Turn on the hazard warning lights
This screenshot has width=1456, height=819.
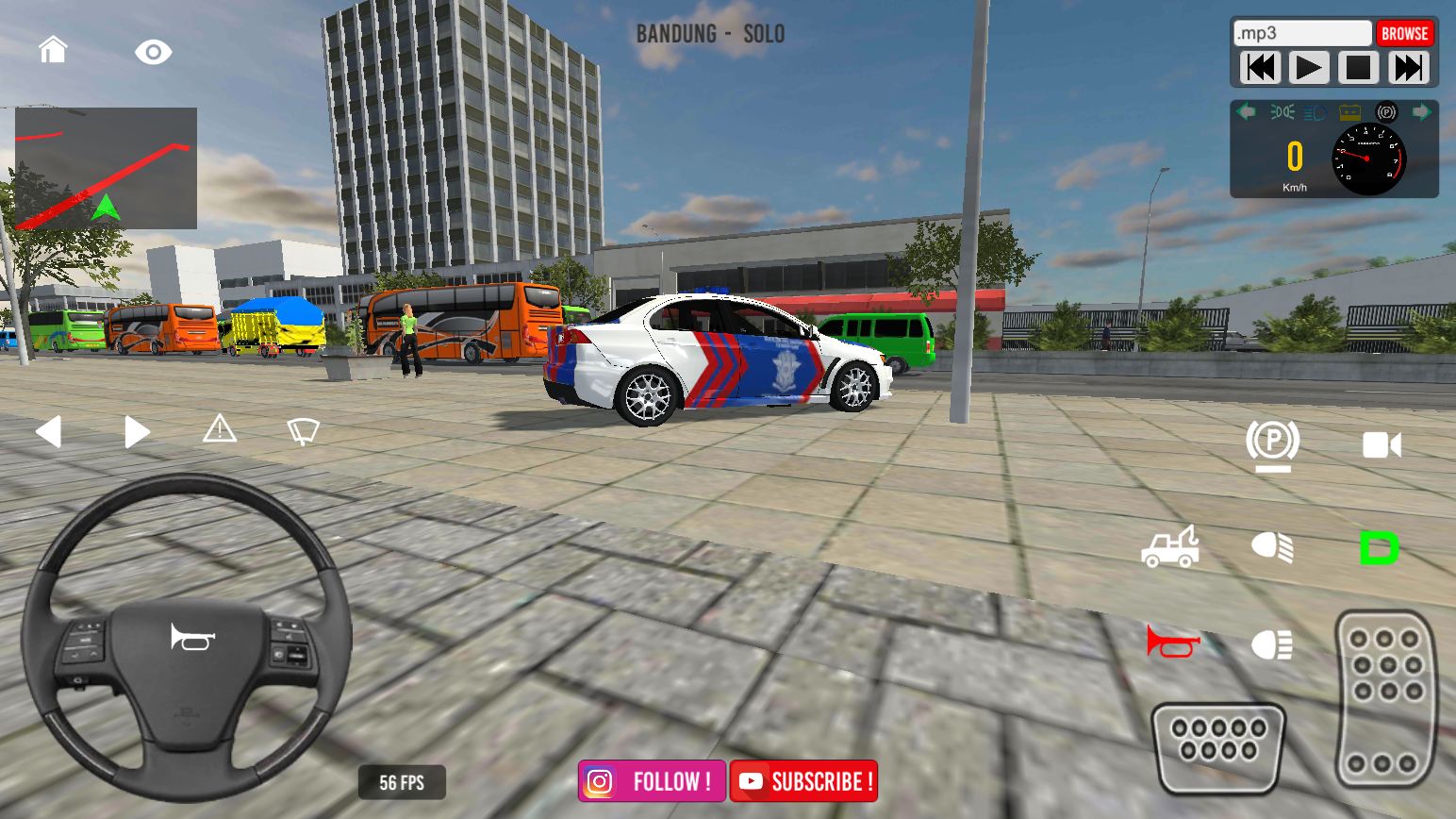(220, 429)
